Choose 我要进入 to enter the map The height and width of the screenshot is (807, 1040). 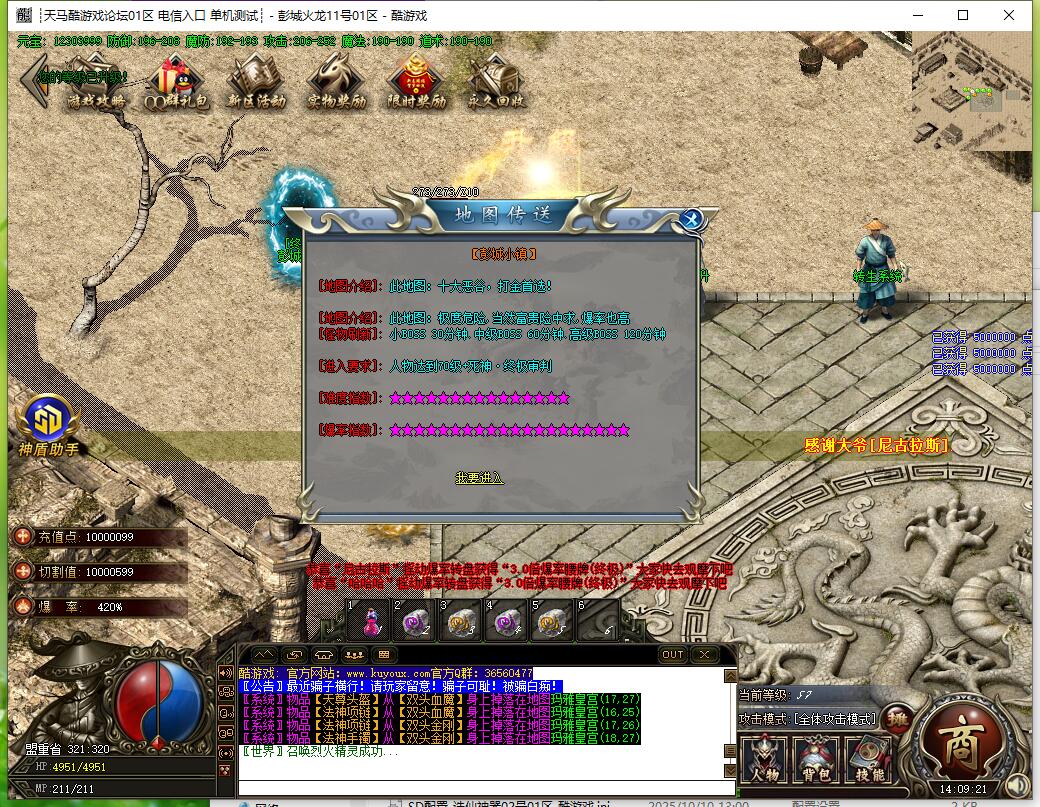[x=479, y=478]
